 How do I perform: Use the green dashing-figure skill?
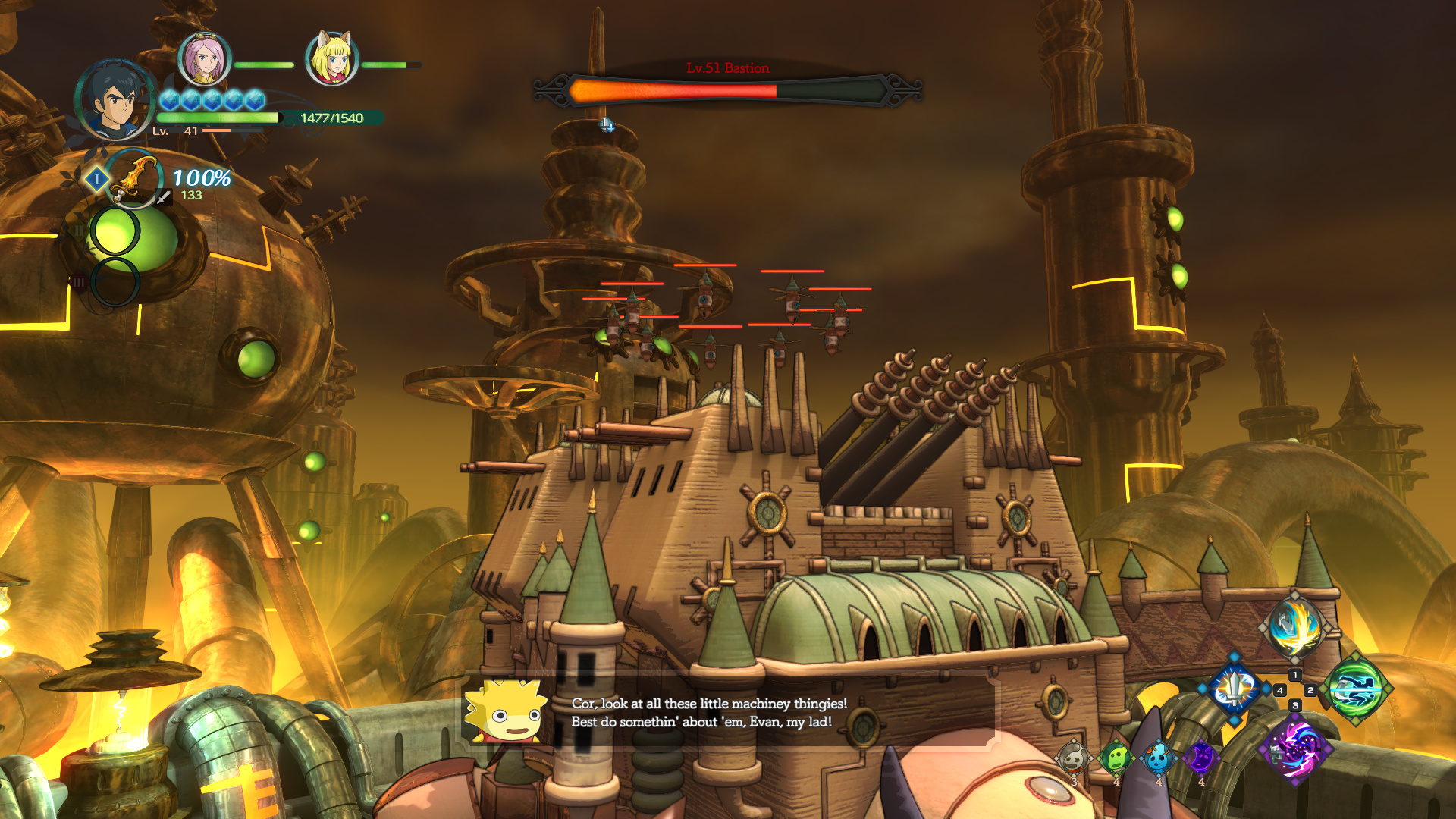click(1357, 690)
